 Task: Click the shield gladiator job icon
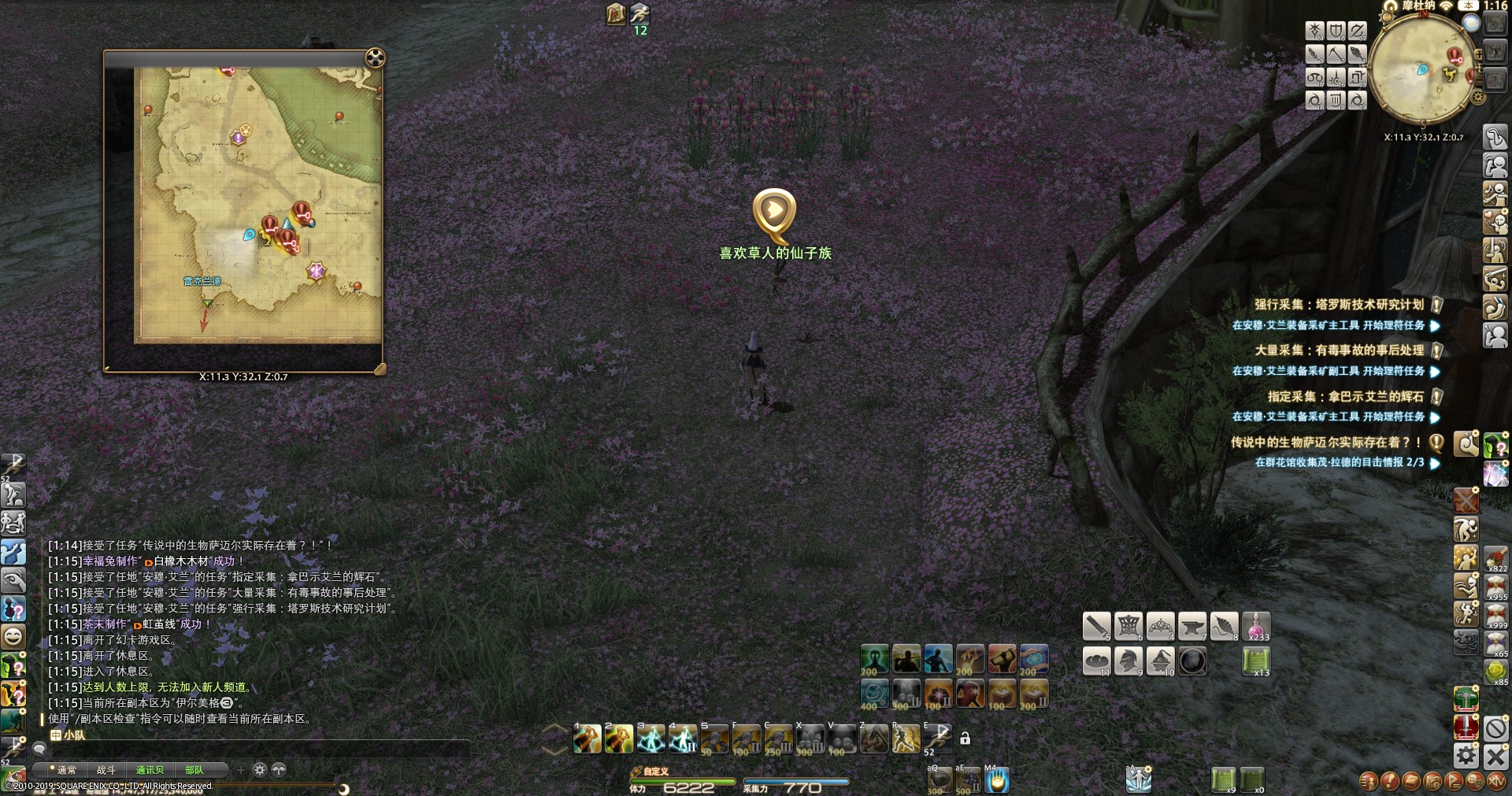point(1336,31)
